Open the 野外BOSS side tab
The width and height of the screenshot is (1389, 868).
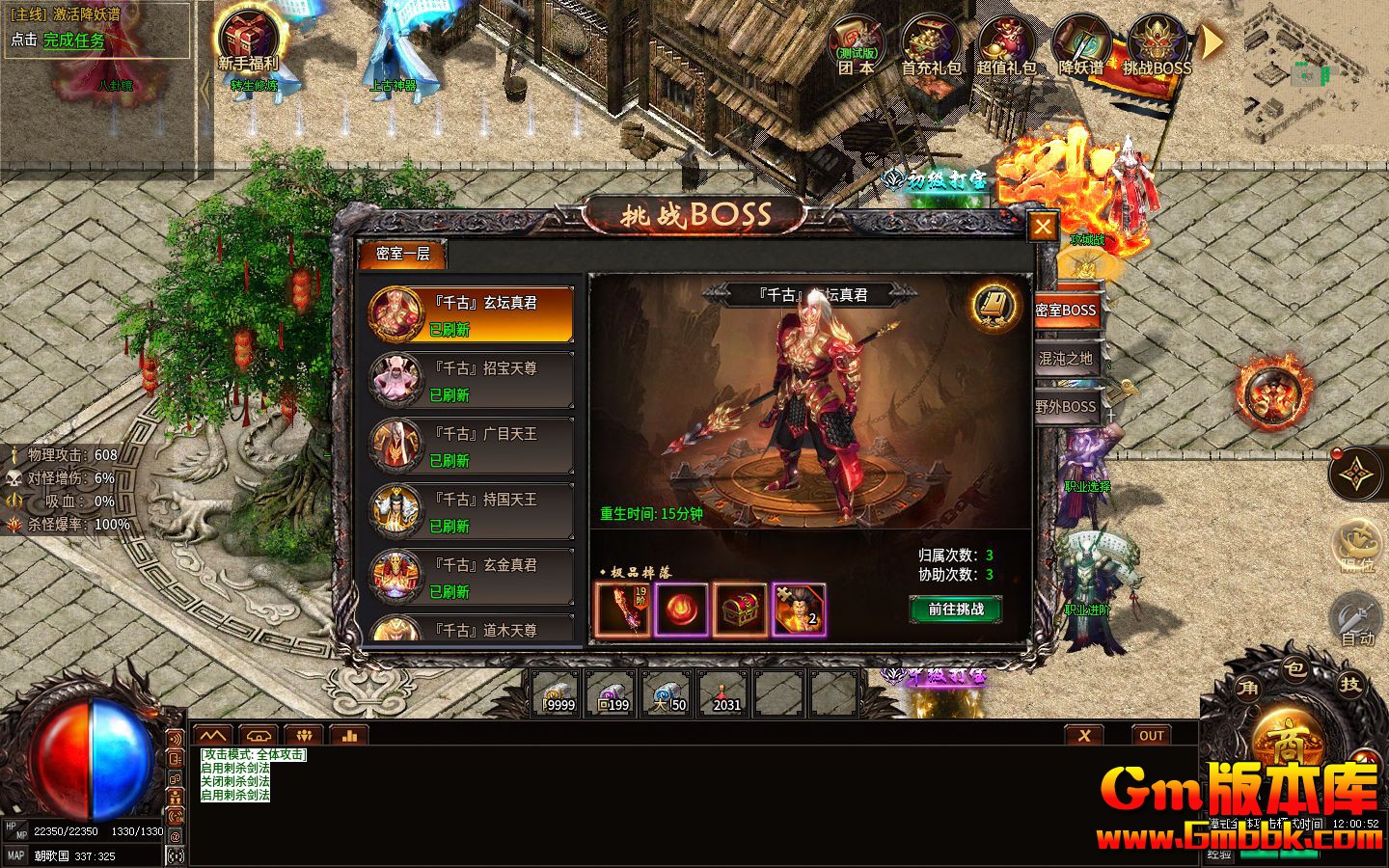point(1065,407)
